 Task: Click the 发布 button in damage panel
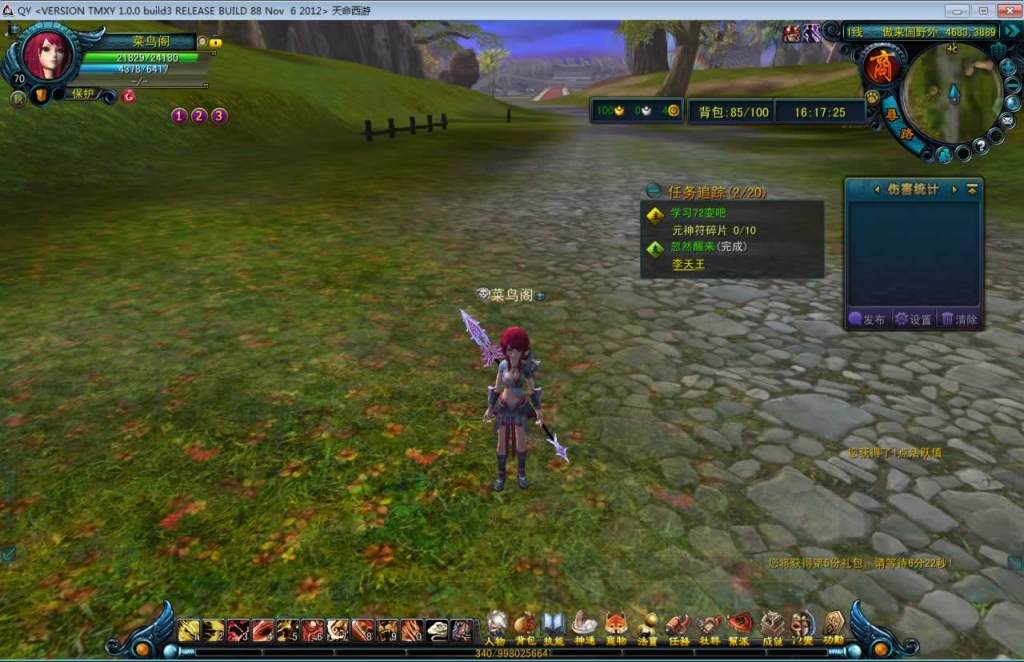point(867,319)
